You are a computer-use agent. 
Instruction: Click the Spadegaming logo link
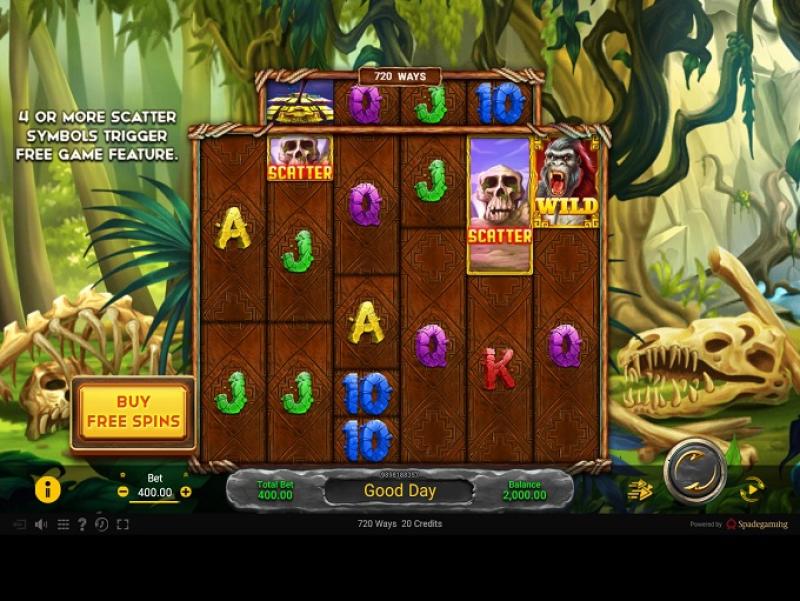tap(757, 524)
